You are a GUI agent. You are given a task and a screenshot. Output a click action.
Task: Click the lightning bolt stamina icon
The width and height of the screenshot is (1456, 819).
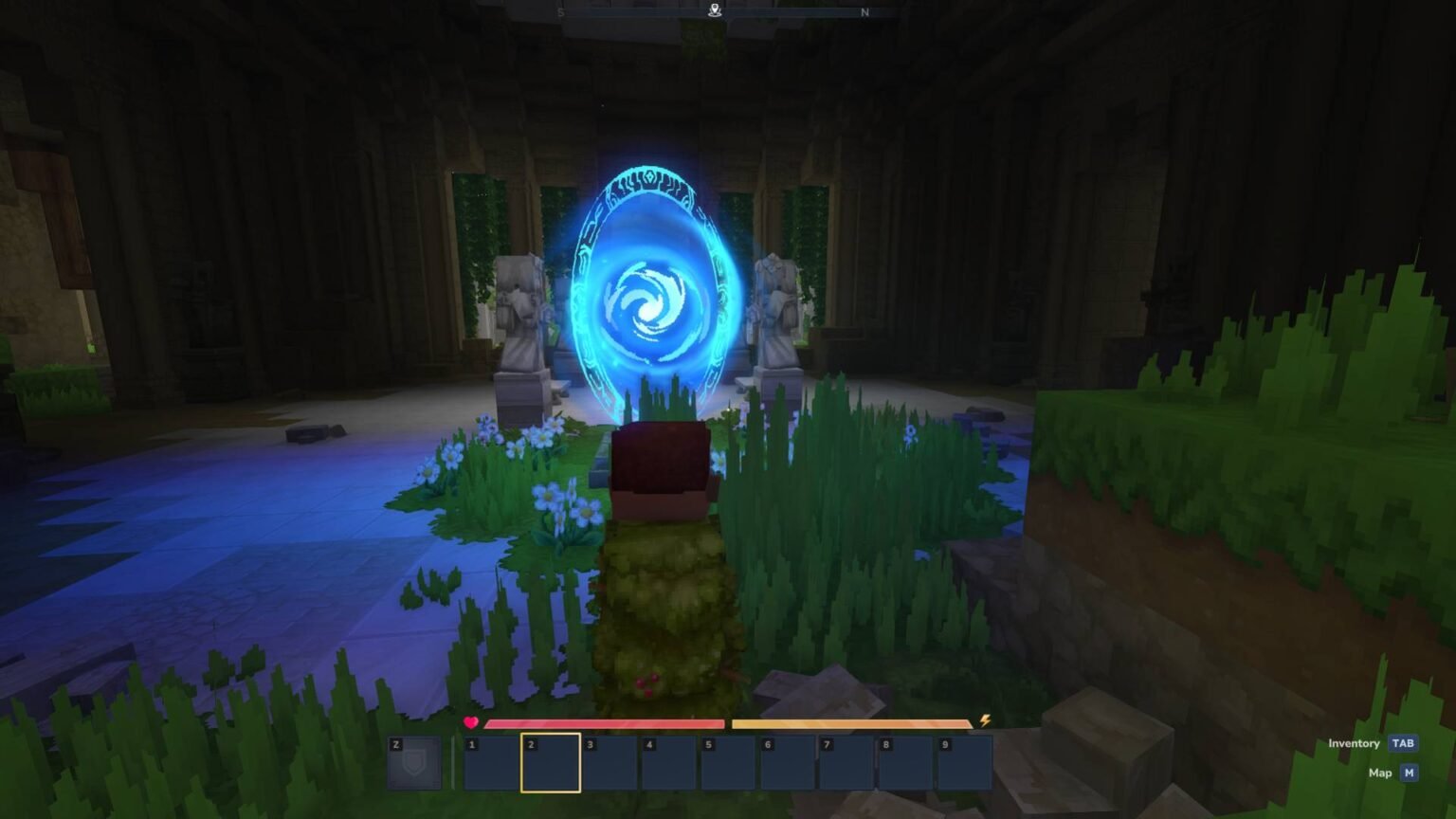click(984, 720)
